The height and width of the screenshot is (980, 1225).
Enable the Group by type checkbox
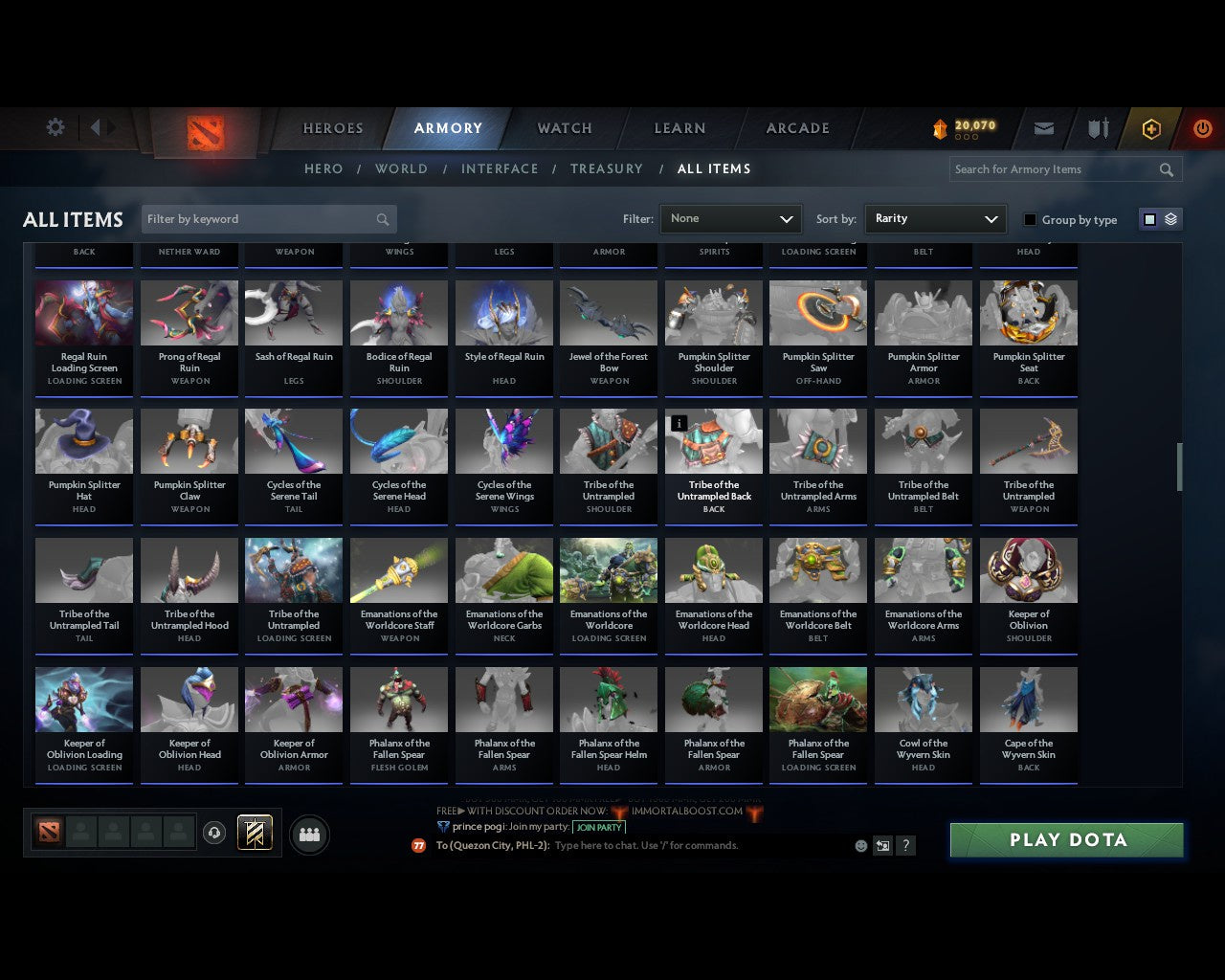click(x=1030, y=219)
